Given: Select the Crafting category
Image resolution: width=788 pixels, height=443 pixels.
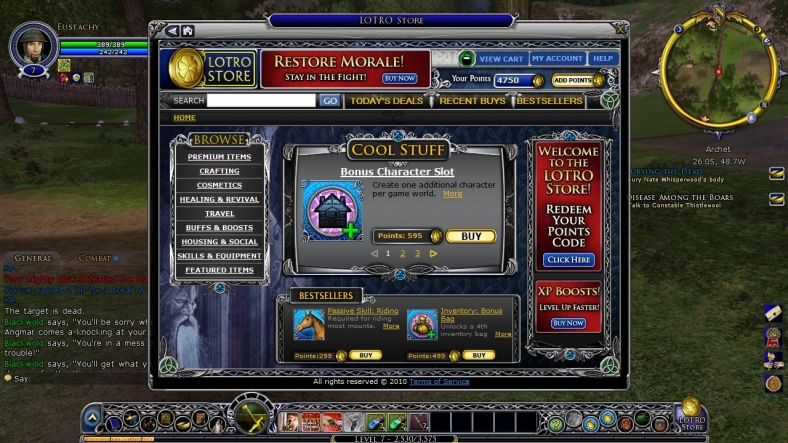Looking at the screenshot, I should point(219,171).
